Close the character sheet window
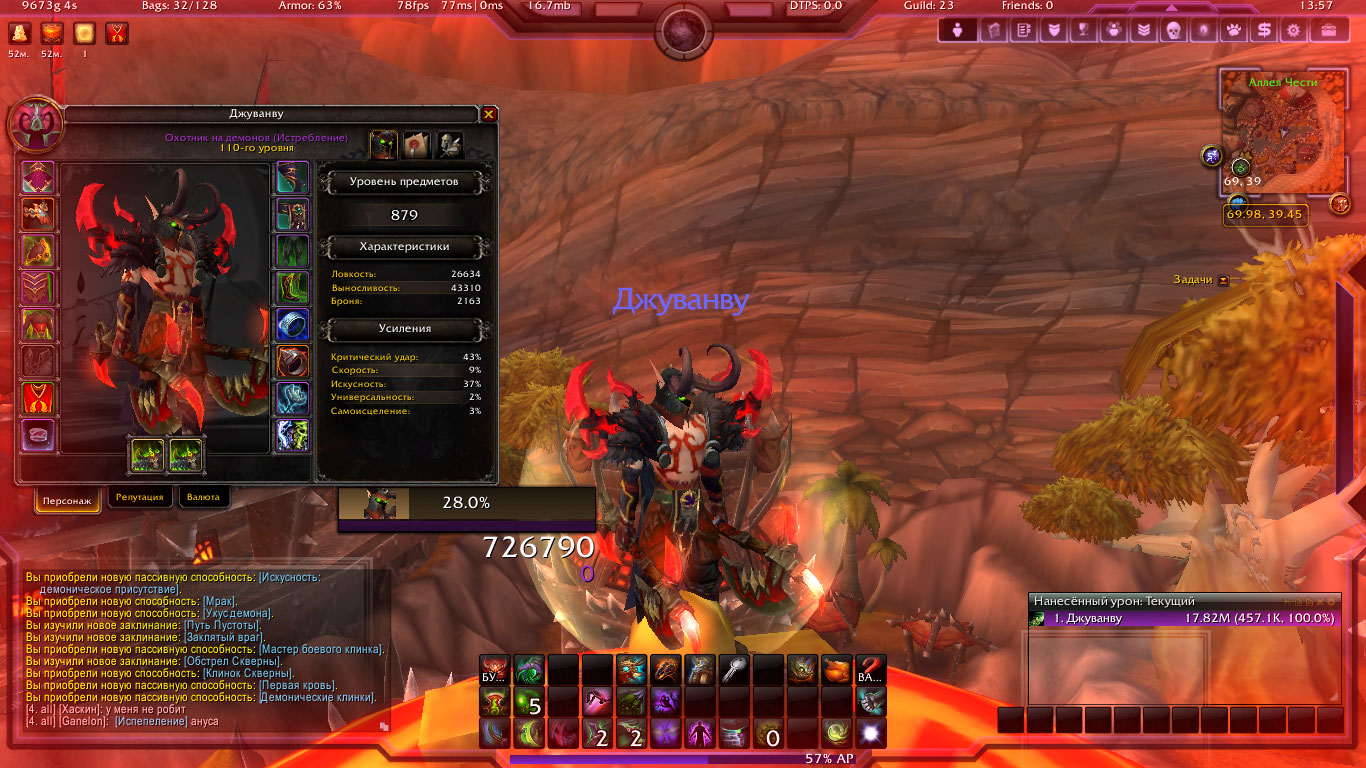Screen dimensions: 1366x768 click(488, 115)
